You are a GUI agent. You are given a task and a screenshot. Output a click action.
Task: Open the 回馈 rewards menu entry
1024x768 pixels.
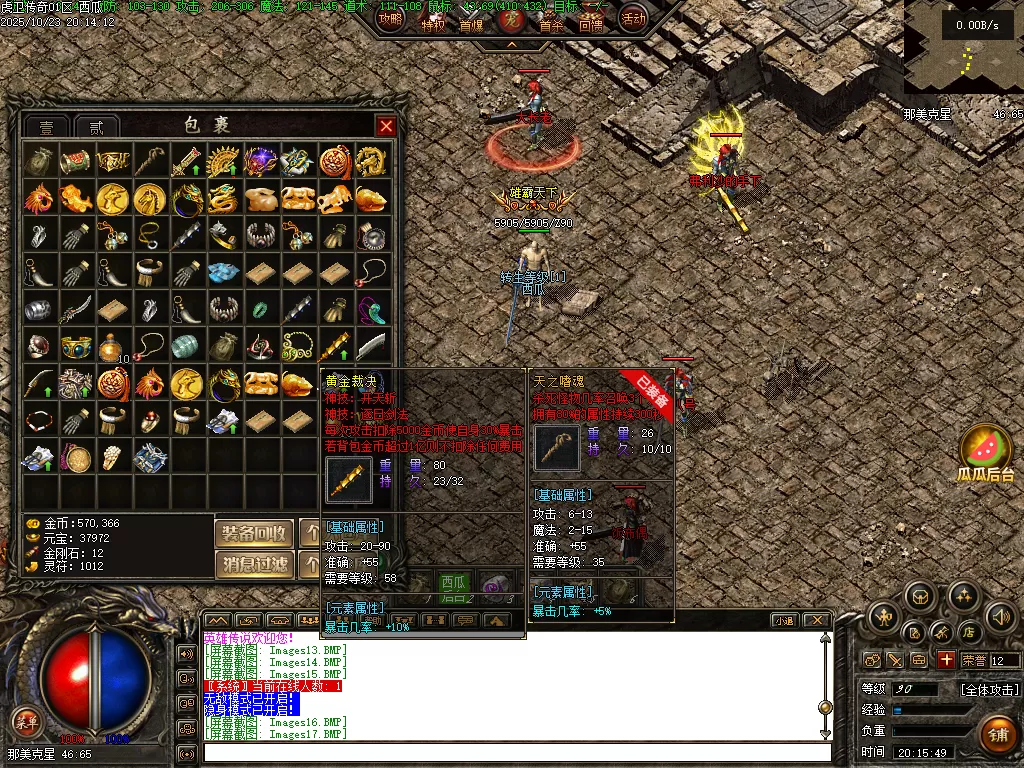591,25
